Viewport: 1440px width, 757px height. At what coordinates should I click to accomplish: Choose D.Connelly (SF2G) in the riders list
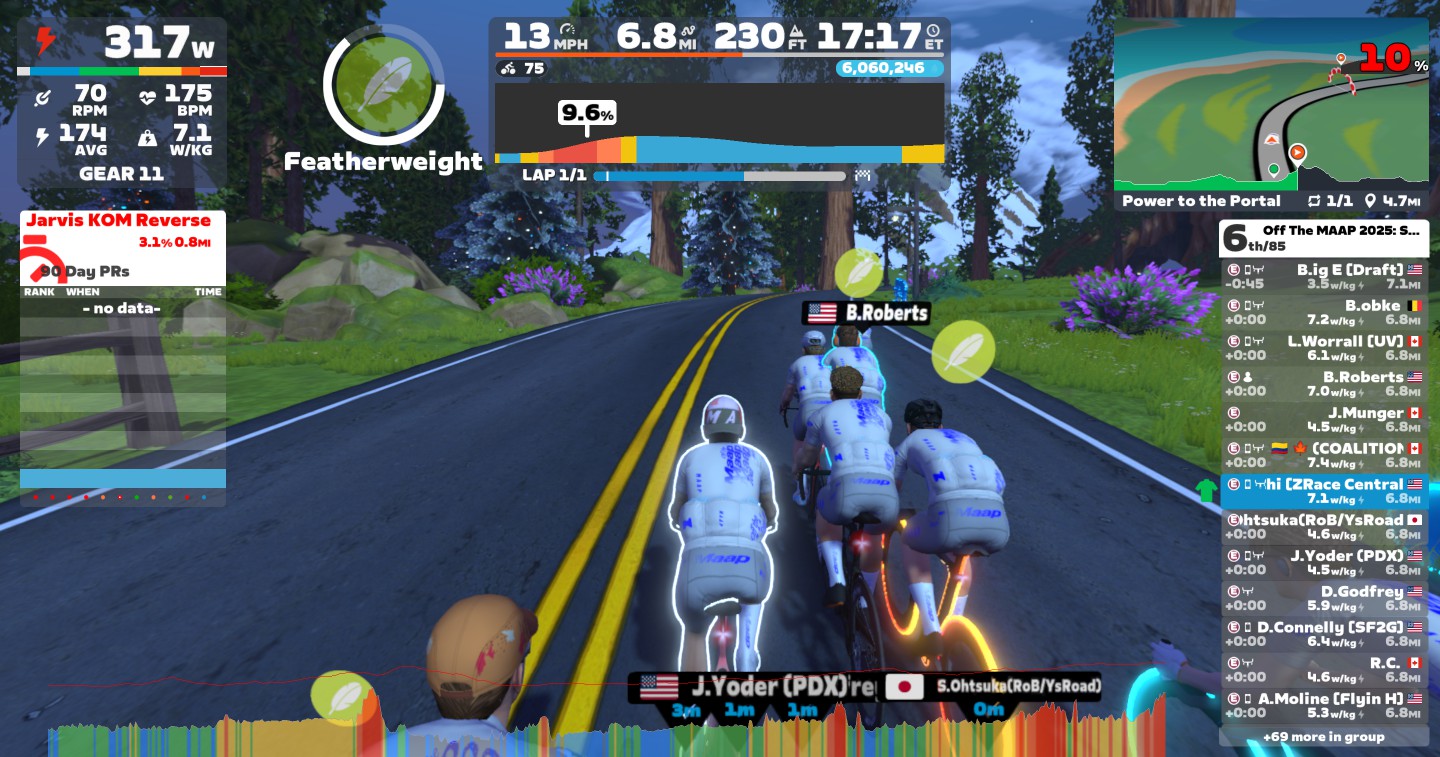[1323, 634]
